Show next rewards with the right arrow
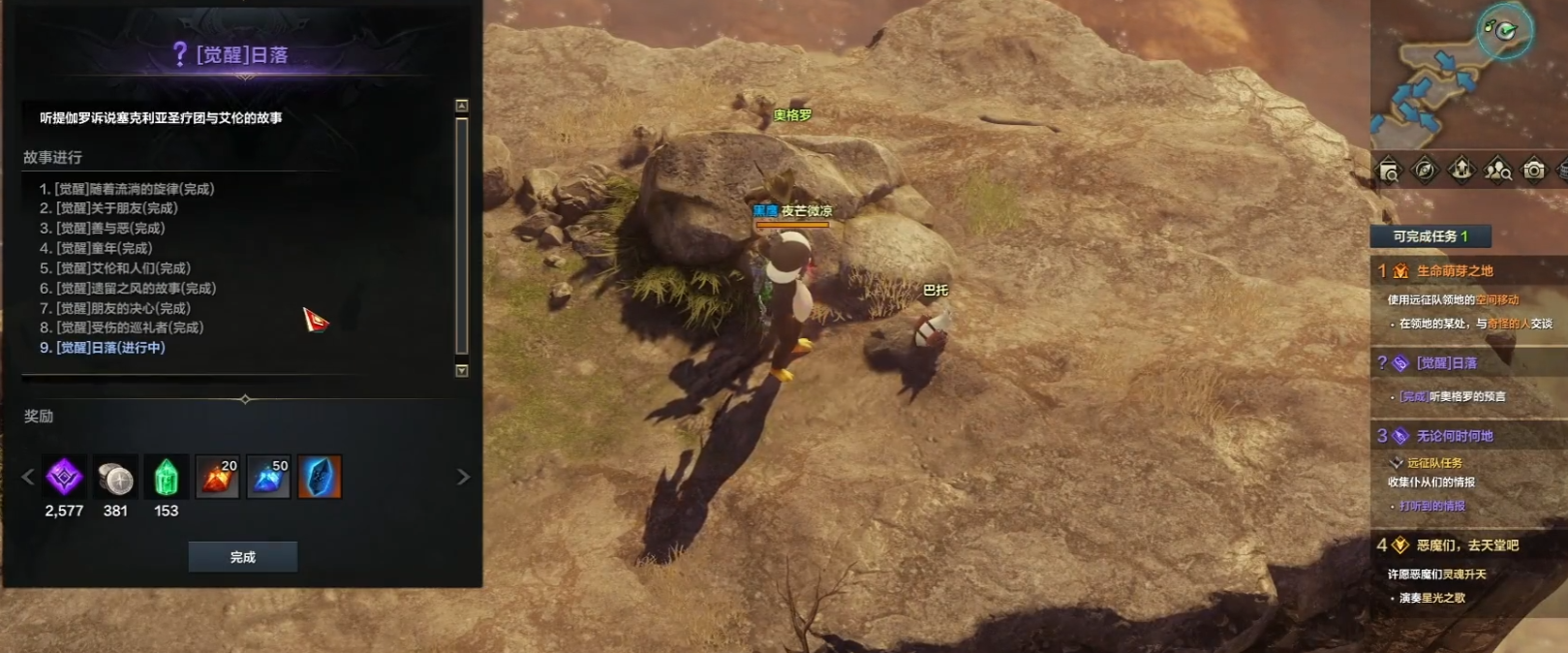The width and height of the screenshot is (1568, 653). pos(463,477)
